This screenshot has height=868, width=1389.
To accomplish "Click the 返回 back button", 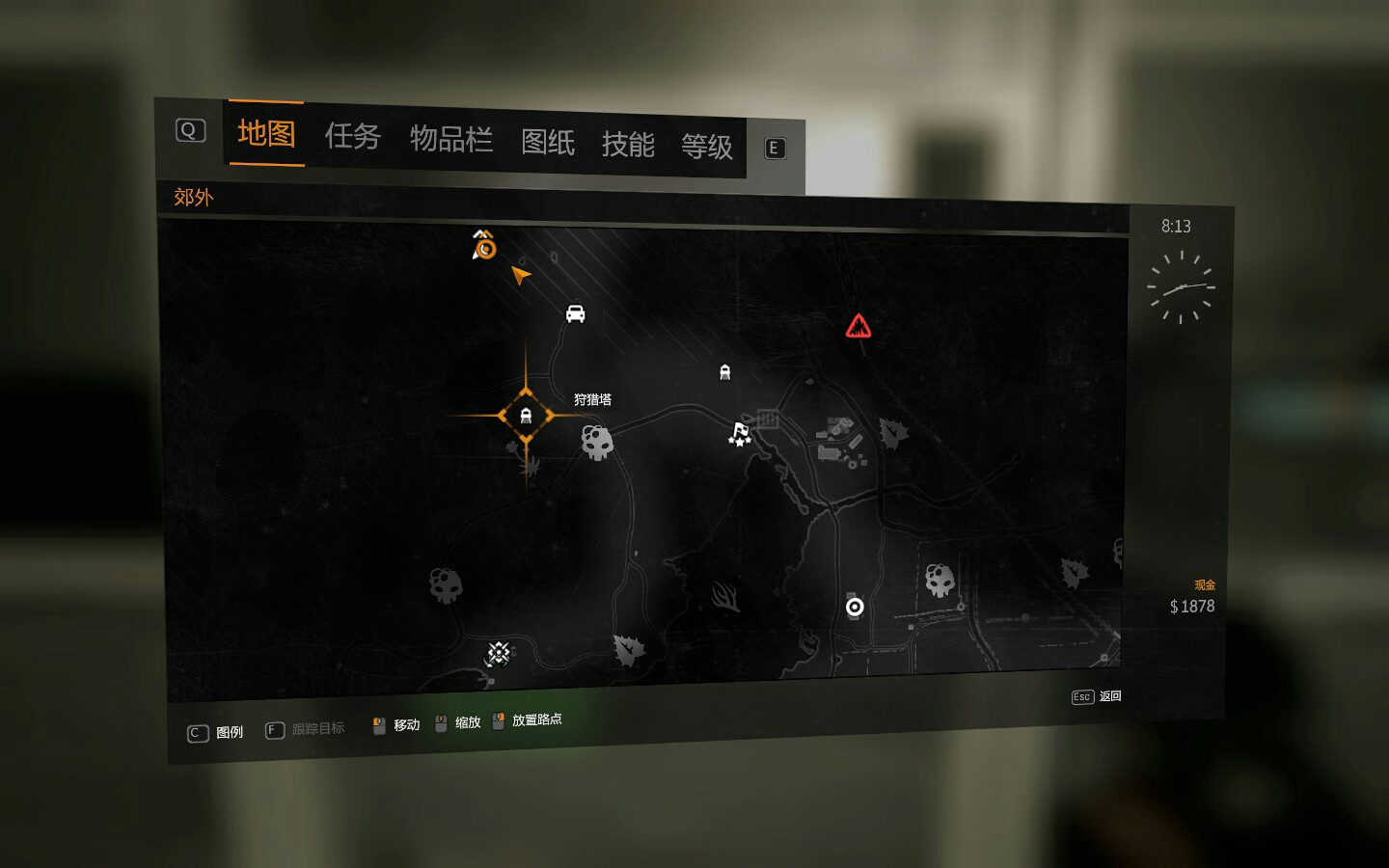I will tap(1098, 696).
